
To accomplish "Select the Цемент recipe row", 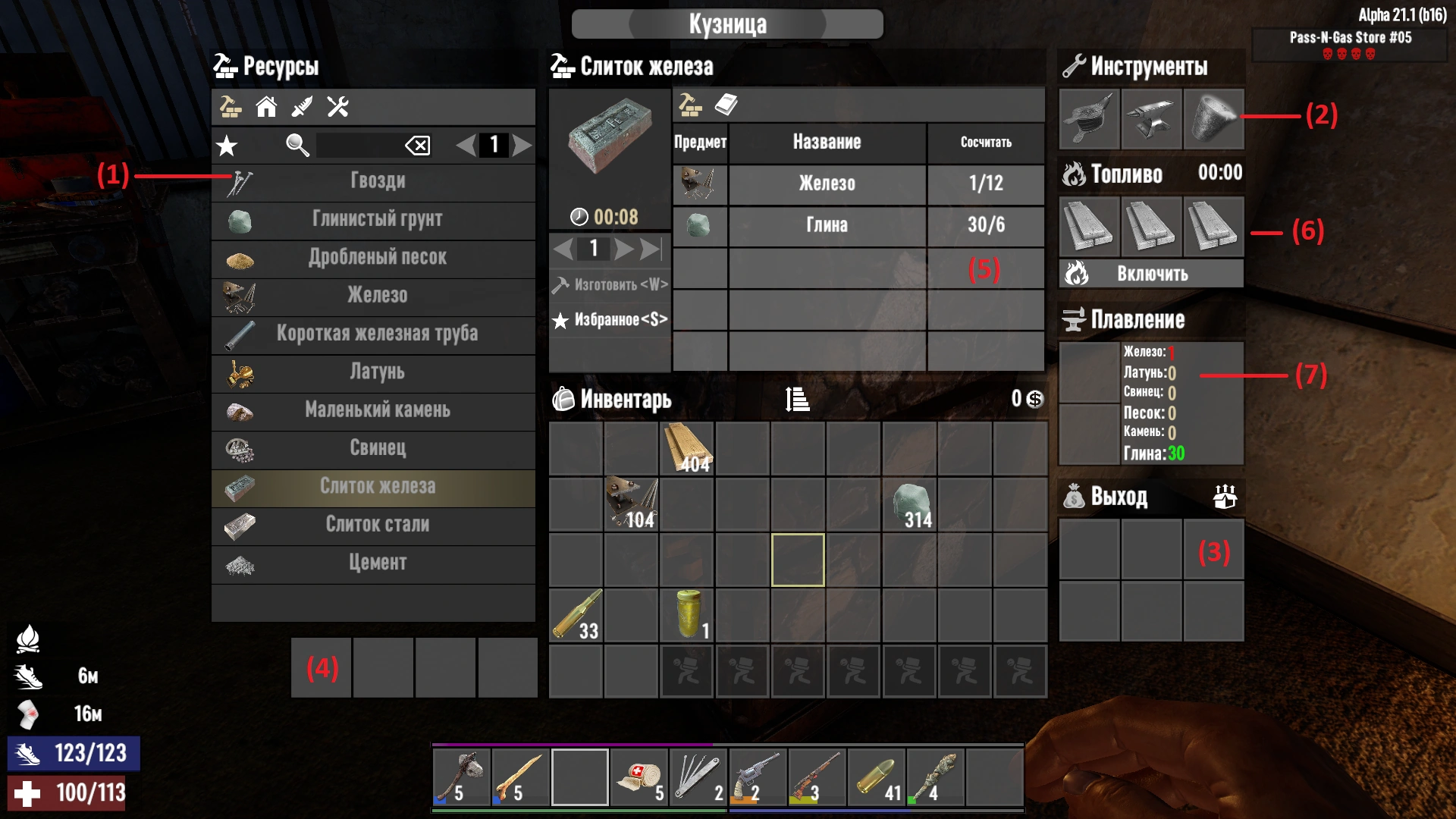I will [377, 563].
